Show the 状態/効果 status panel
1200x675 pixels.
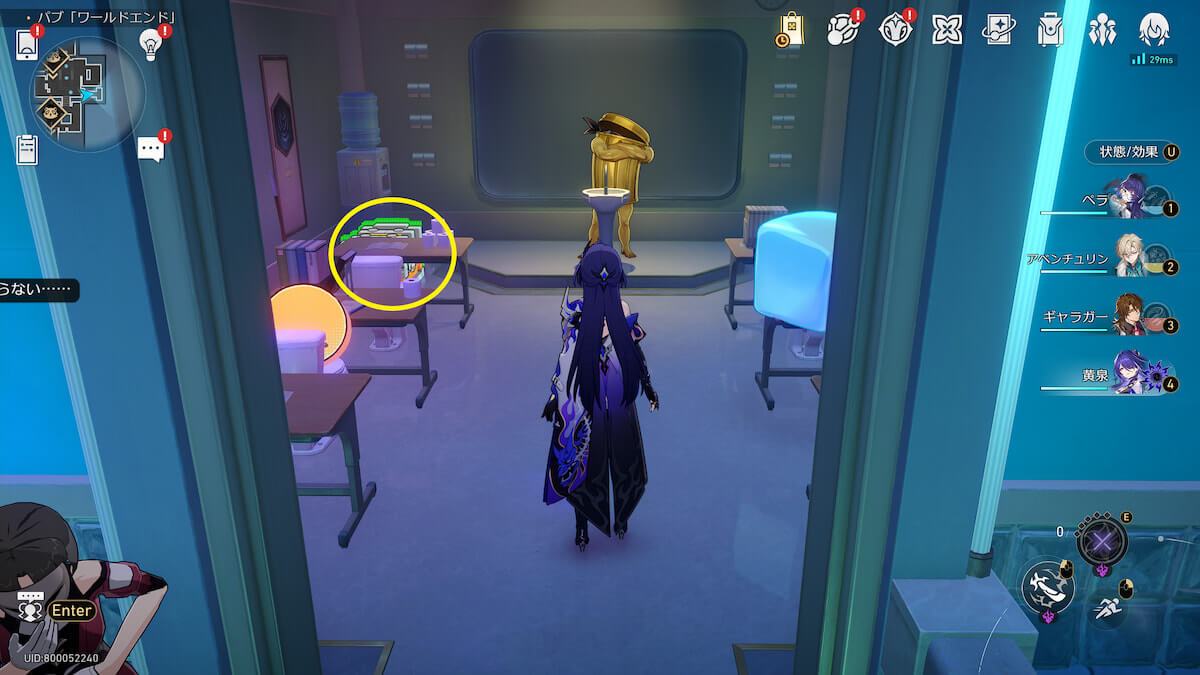1130,152
